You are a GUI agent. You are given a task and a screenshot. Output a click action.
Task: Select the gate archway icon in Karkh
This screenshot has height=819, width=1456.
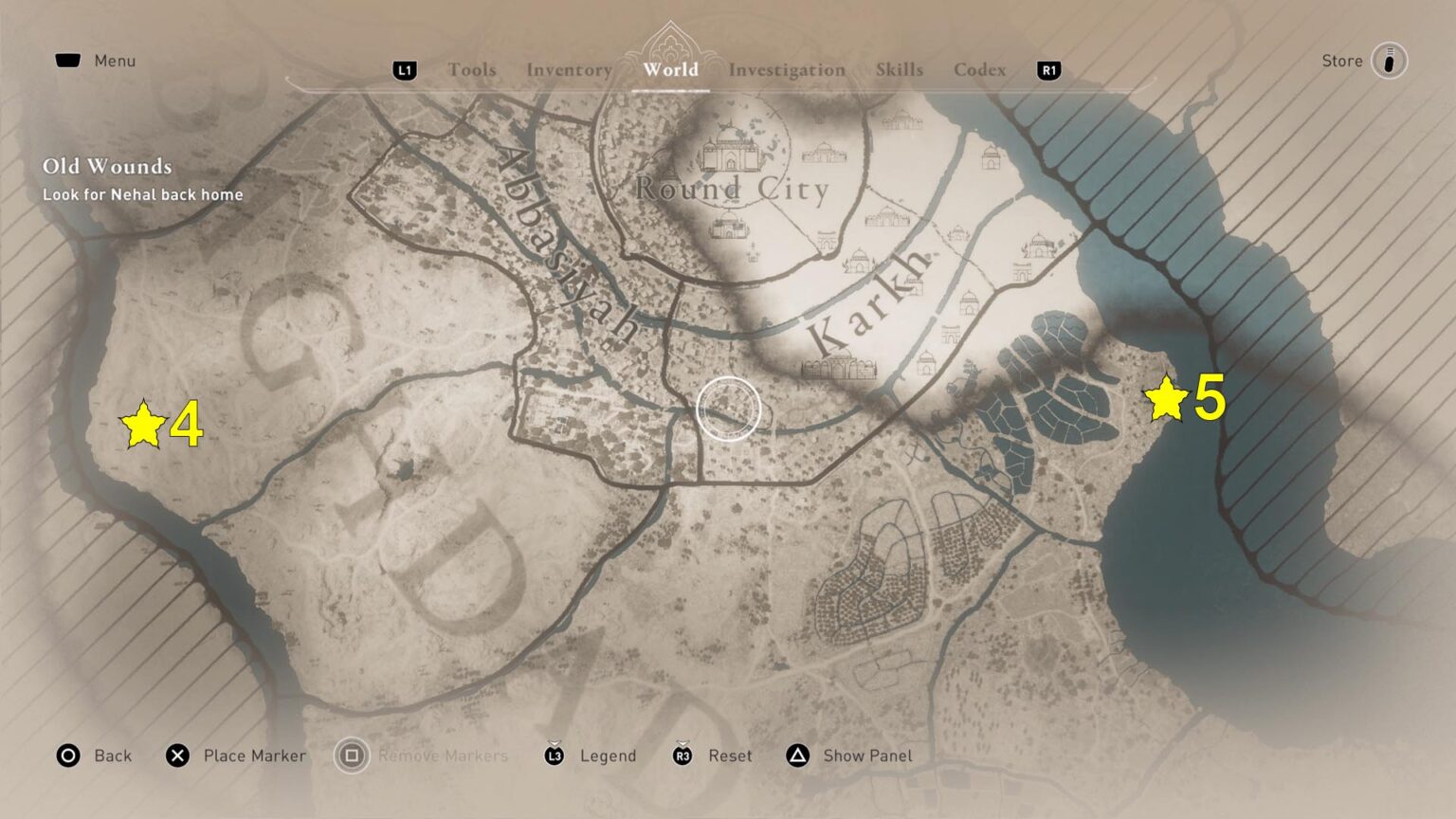(949, 333)
